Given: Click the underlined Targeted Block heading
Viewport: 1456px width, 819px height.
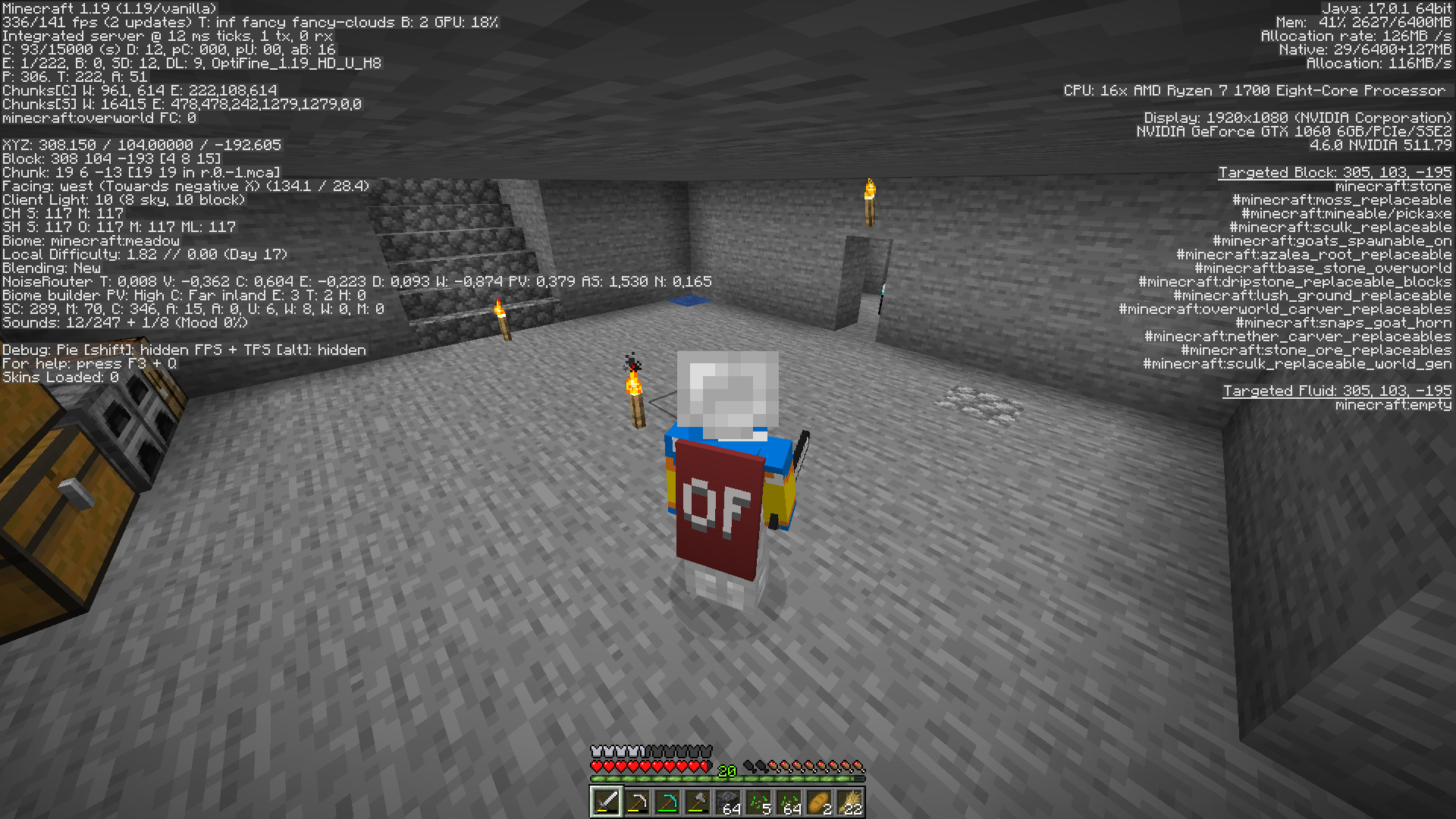Looking at the screenshot, I should pyautogui.click(x=1335, y=172).
